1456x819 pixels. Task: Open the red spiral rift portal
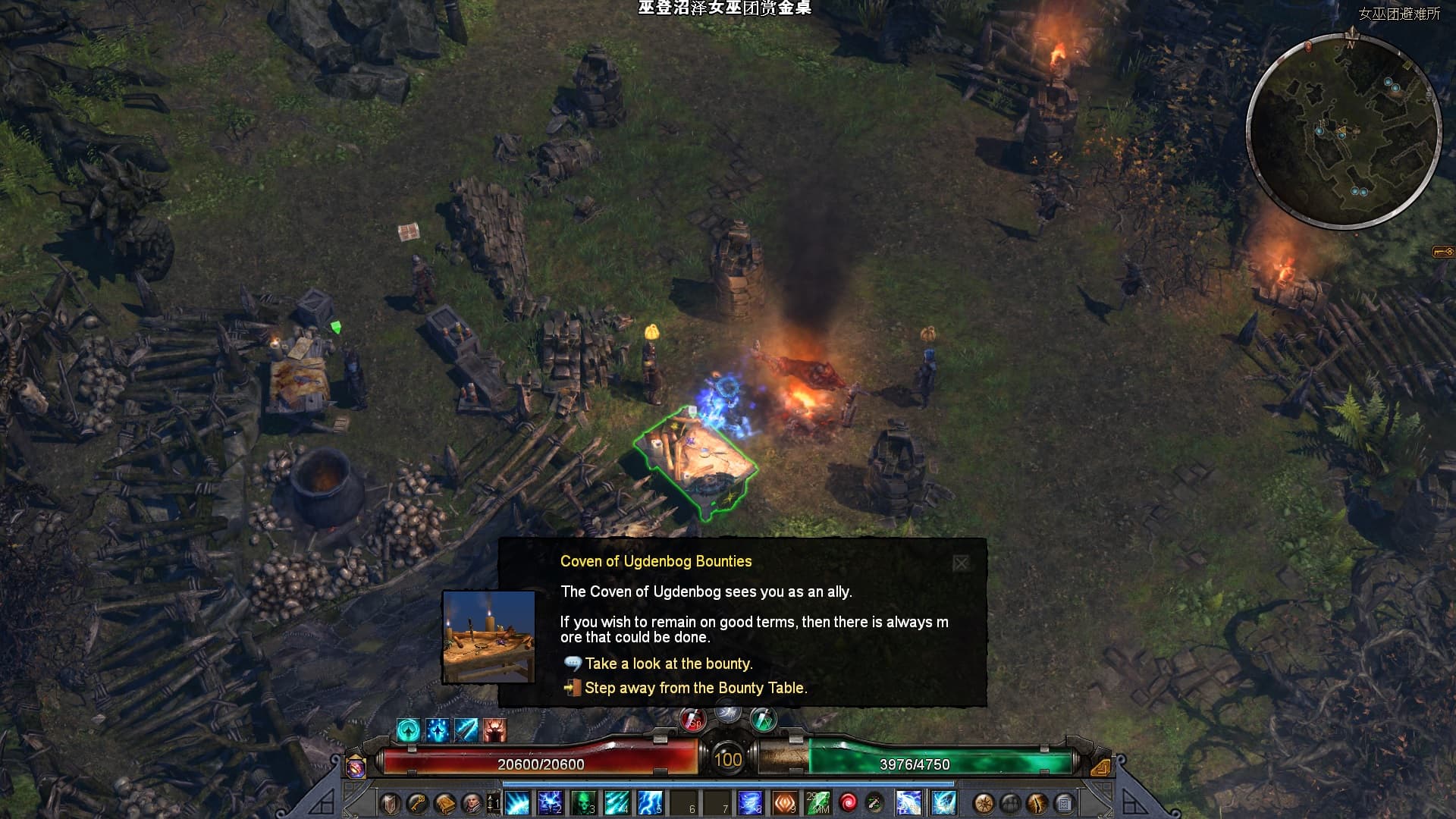point(848,803)
